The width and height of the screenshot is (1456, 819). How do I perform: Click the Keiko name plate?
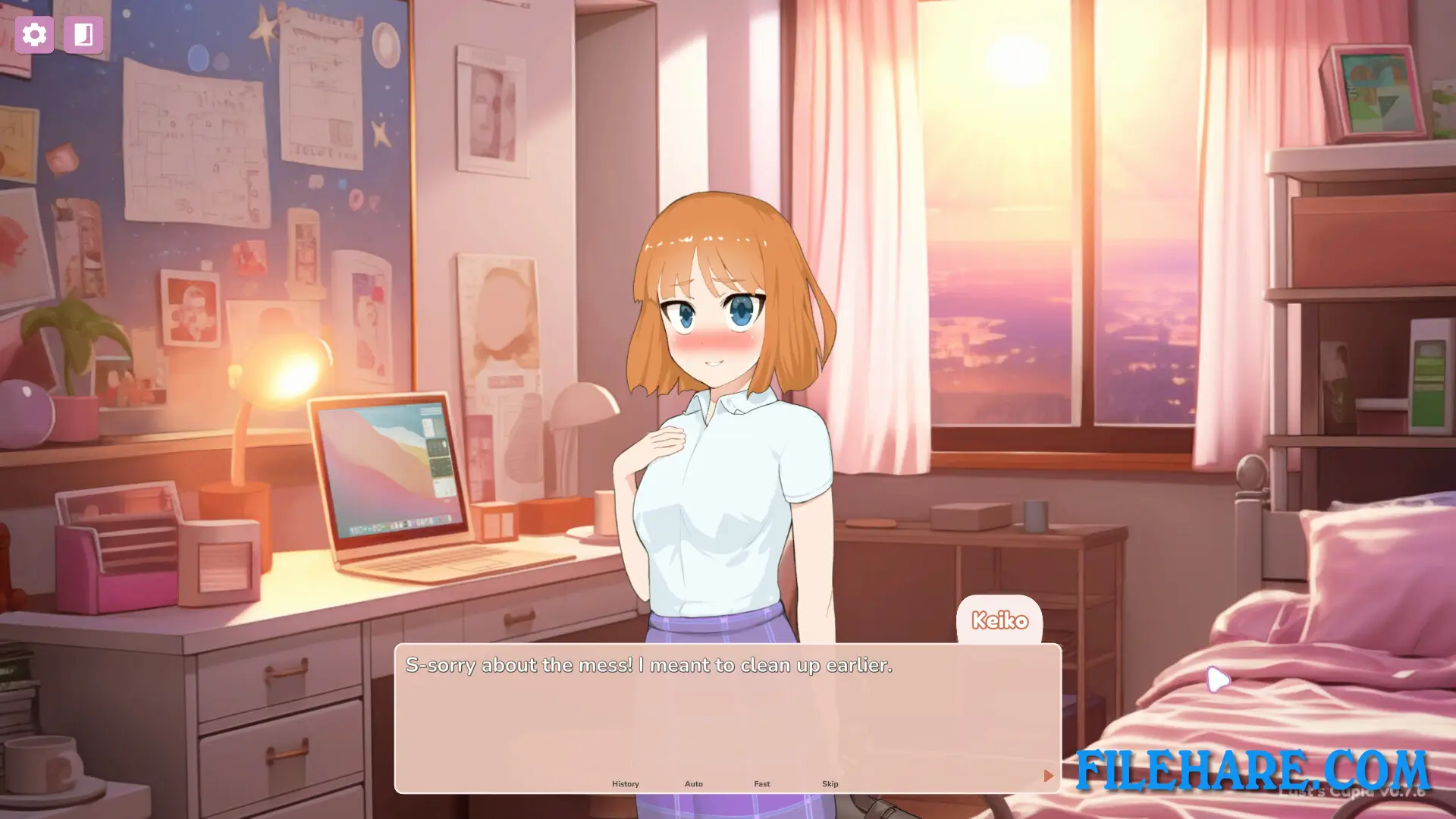[1000, 620]
